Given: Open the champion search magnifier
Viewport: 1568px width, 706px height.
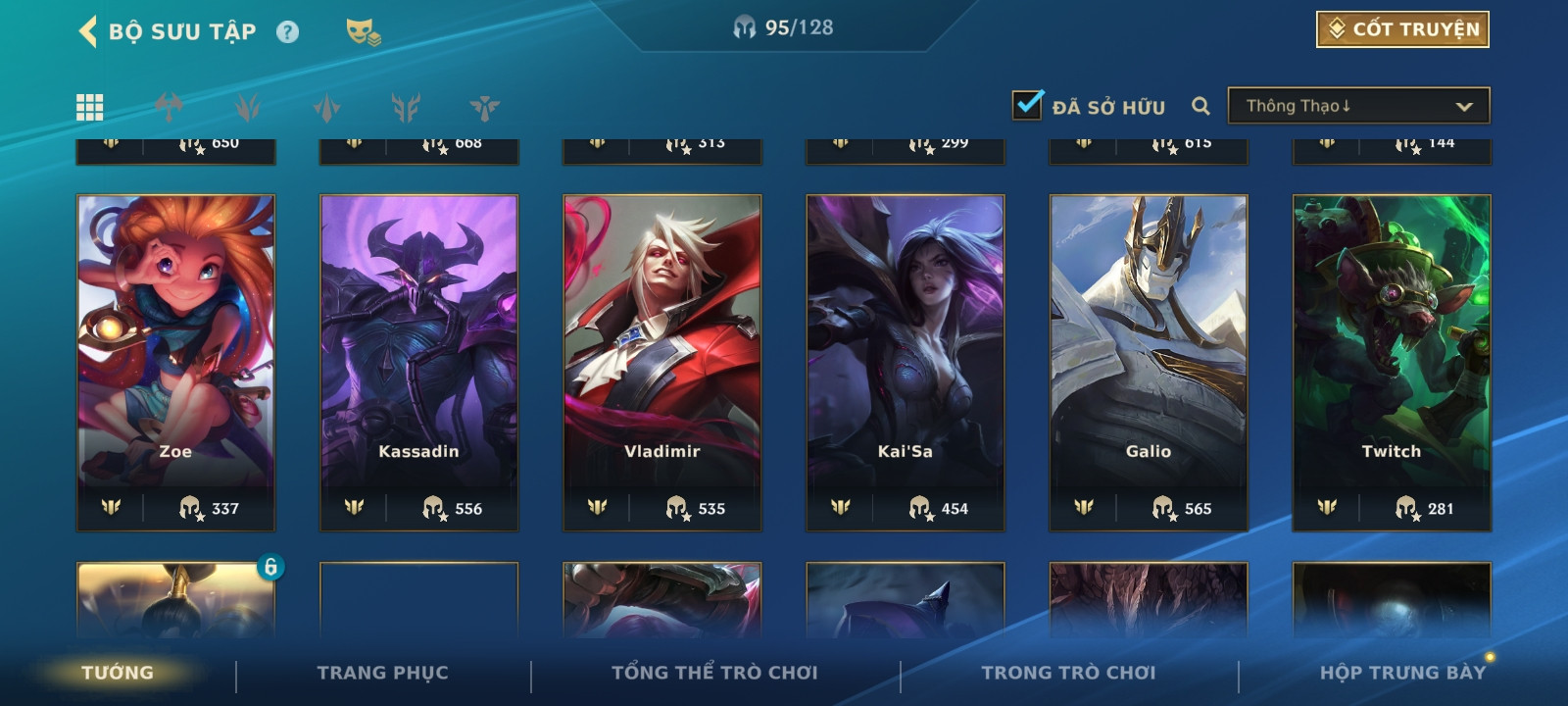Looking at the screenshot, I should click(1200, 106).
